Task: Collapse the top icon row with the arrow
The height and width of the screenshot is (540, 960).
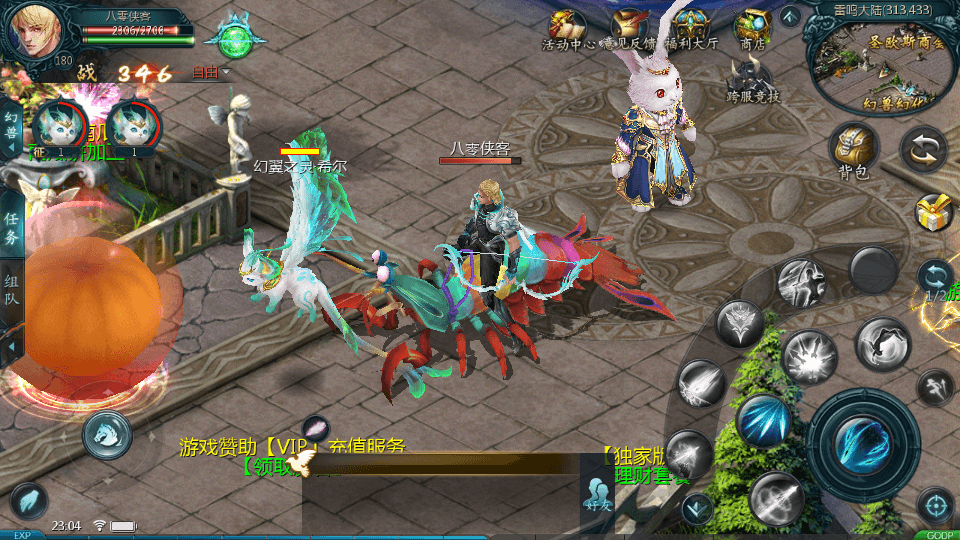Action: 790,16
